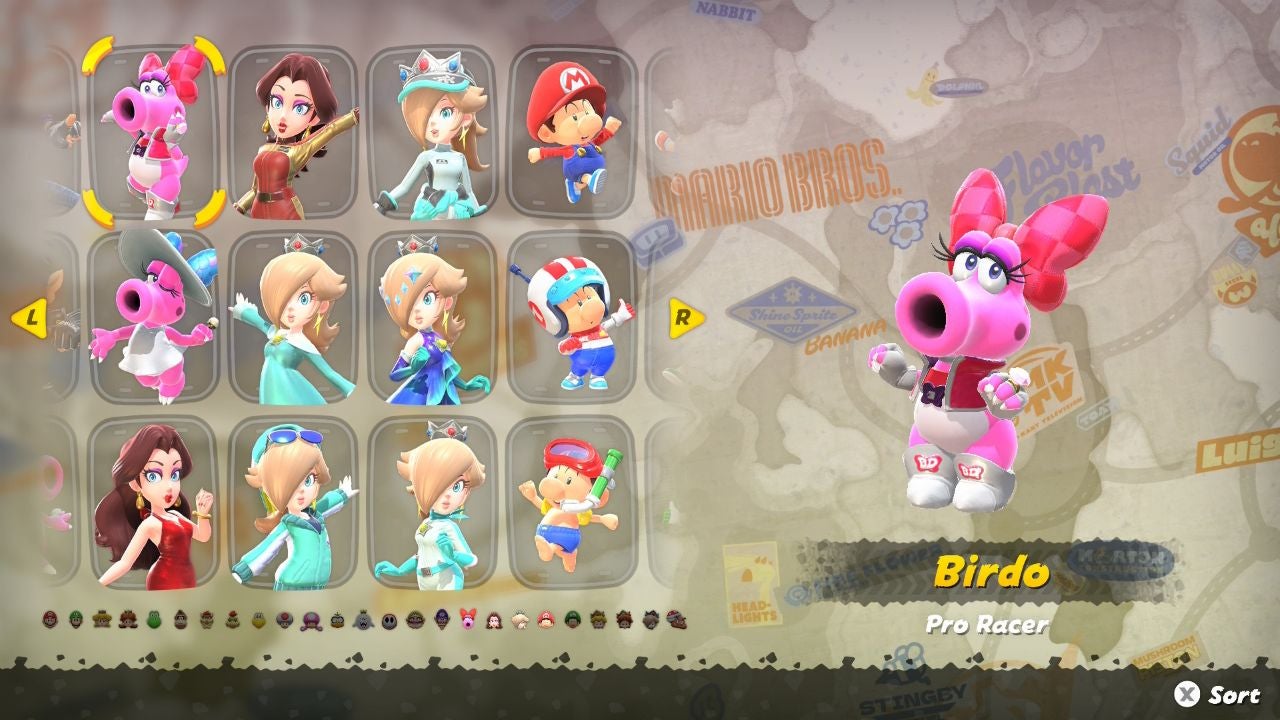Select the Donkey Kong icon below the grid
The width and height of the screenshot is (1280, 720).
tap(181, 620)
